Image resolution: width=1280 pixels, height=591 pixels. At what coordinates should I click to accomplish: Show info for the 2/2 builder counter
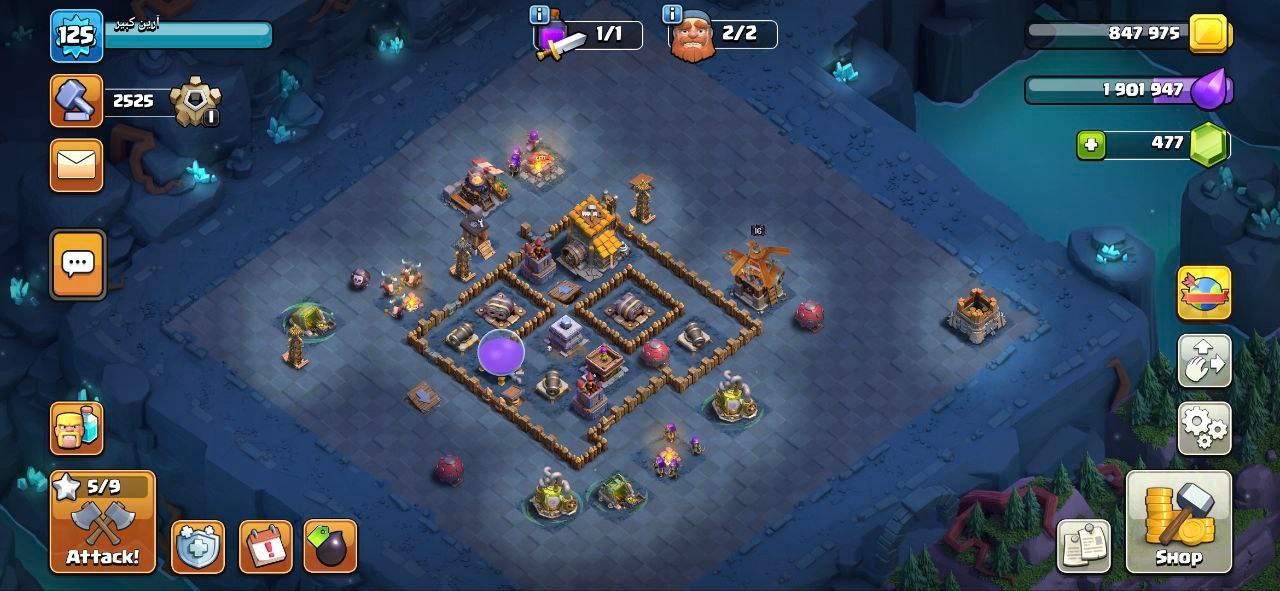[x=673, y=15]
